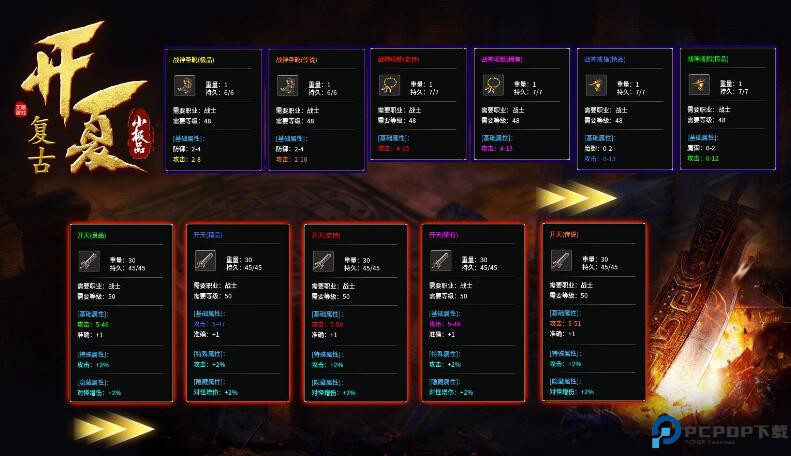Choose the blue-titled Kaitian sword icon

(x=205, y=262)
